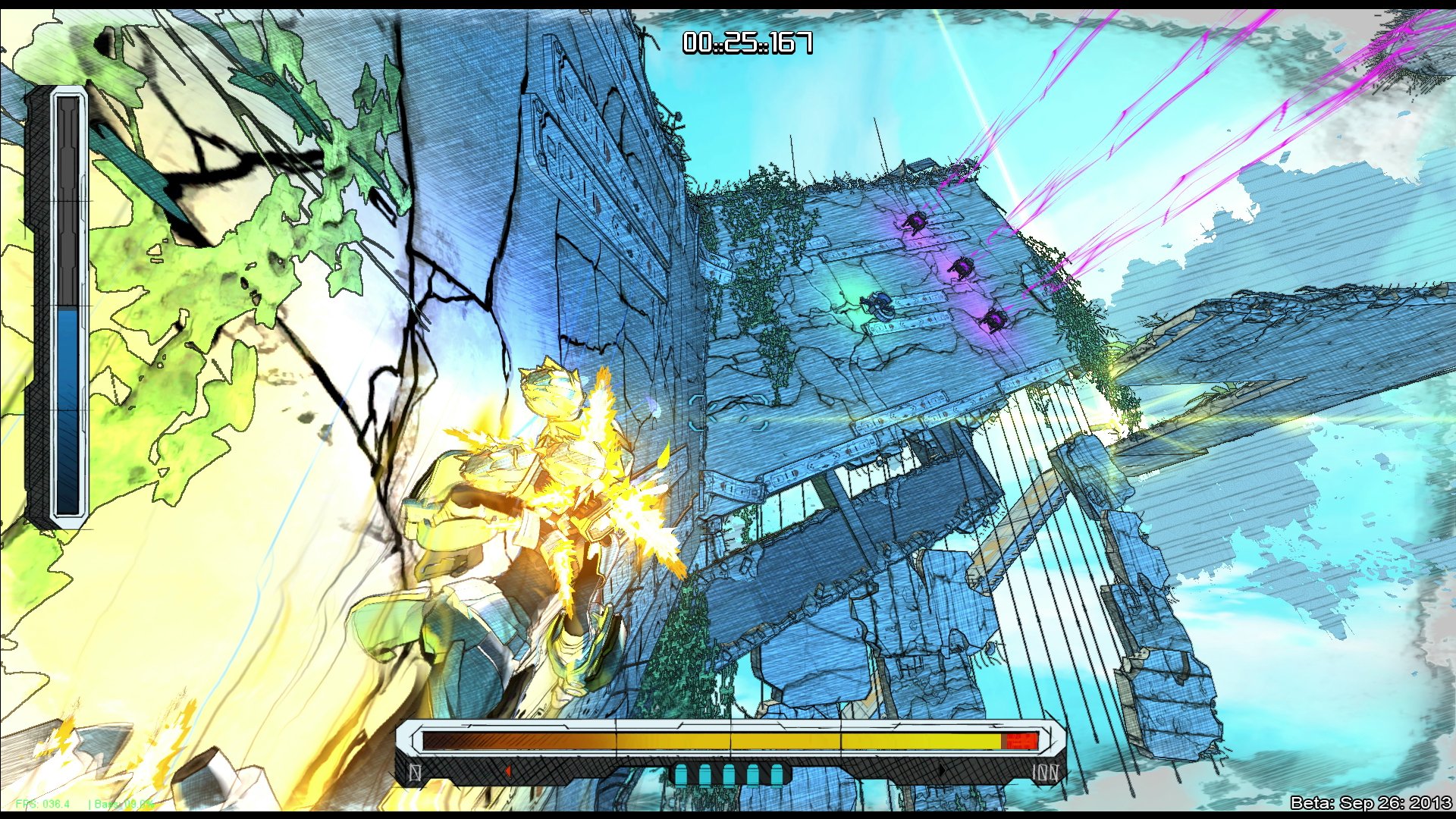Click the topmost turret on the blue platform

915,222
